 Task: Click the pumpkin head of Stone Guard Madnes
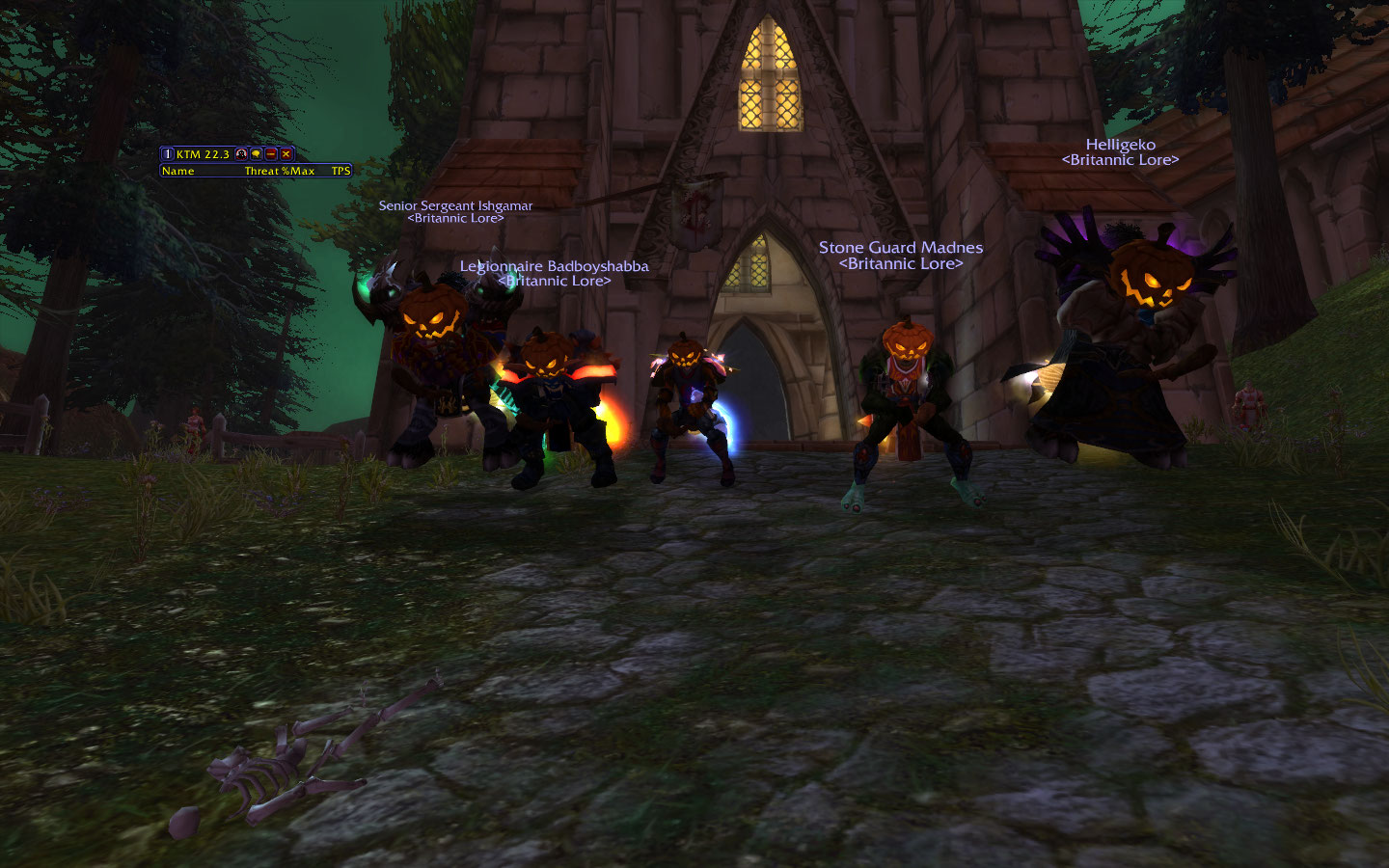tap(907, 342)
